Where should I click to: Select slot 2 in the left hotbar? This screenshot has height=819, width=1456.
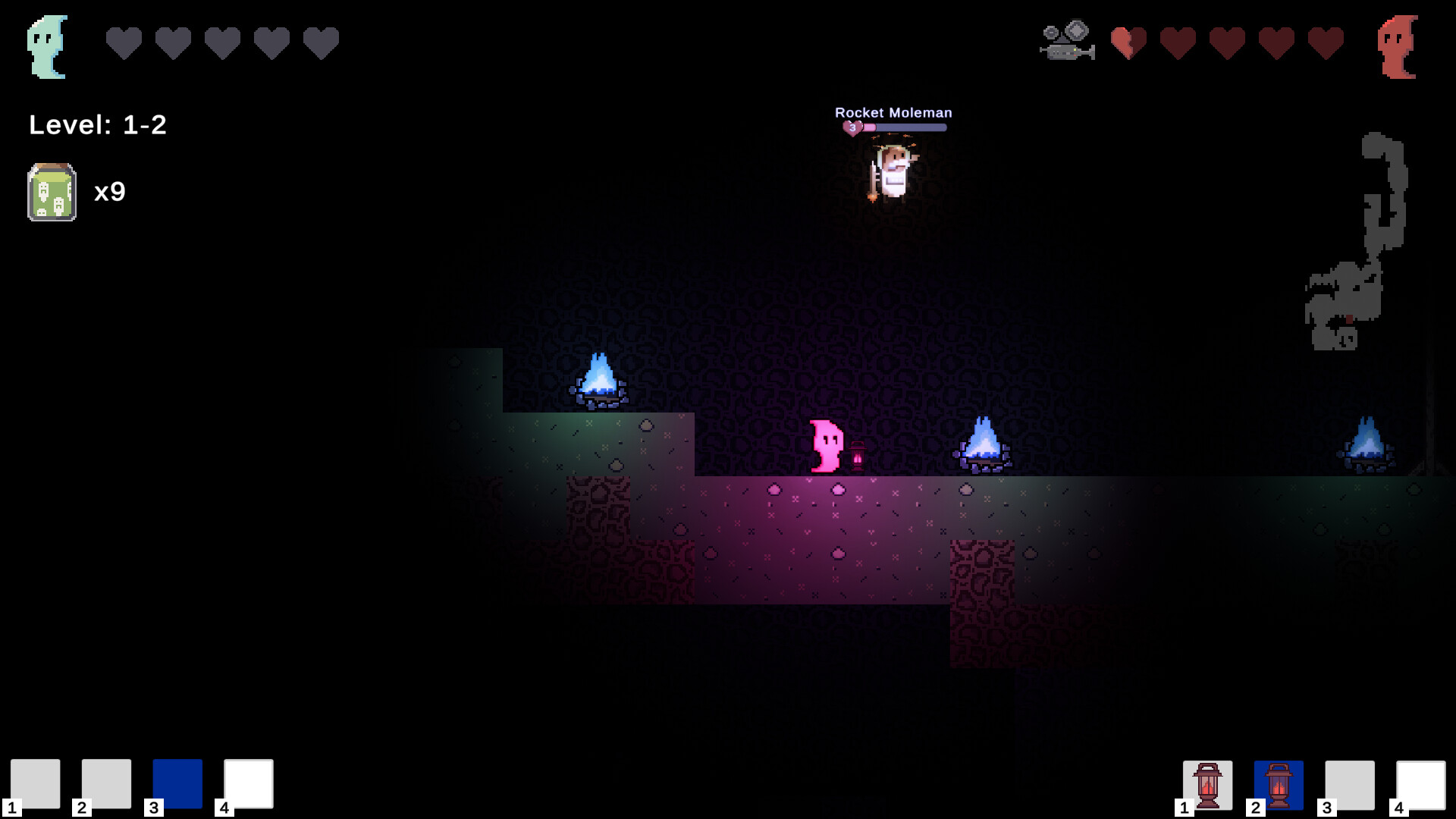[107, 784]
